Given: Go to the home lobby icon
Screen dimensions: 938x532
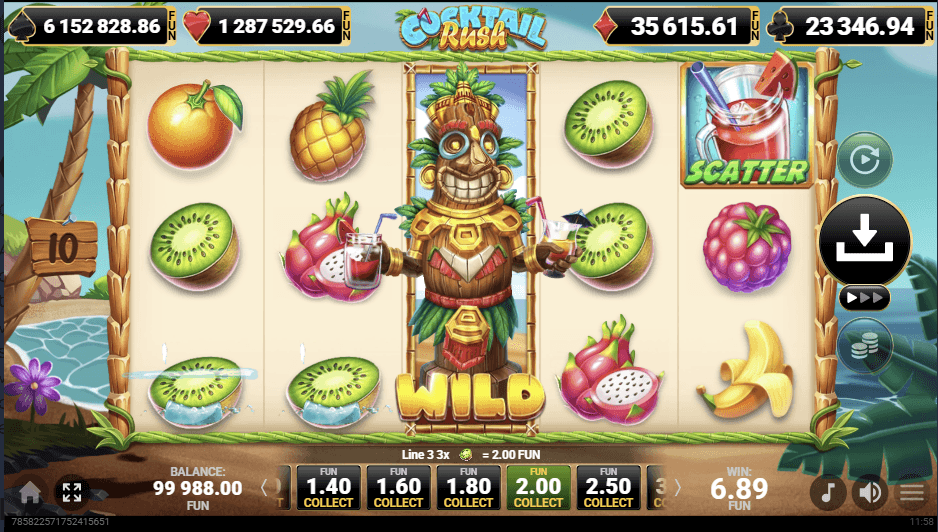Looking at the screenshot, I should (30, 492).
